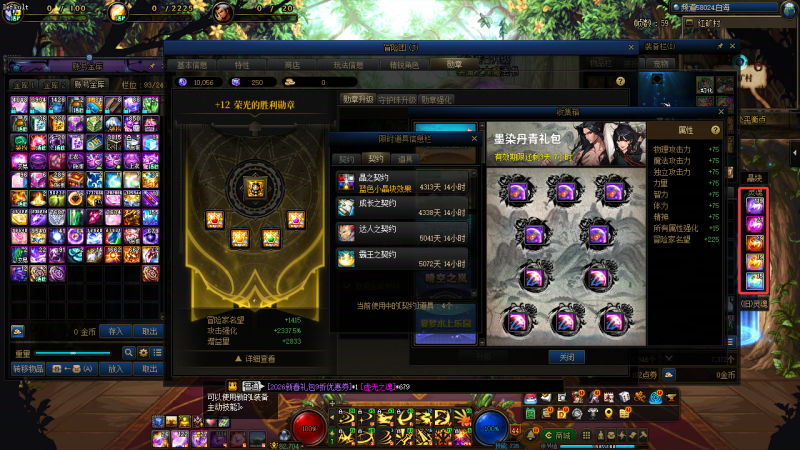Select the 商店 tab in the adventure group window
Image resolution: width=800 pixels, height=450 pixels.
tap(293, 64)
